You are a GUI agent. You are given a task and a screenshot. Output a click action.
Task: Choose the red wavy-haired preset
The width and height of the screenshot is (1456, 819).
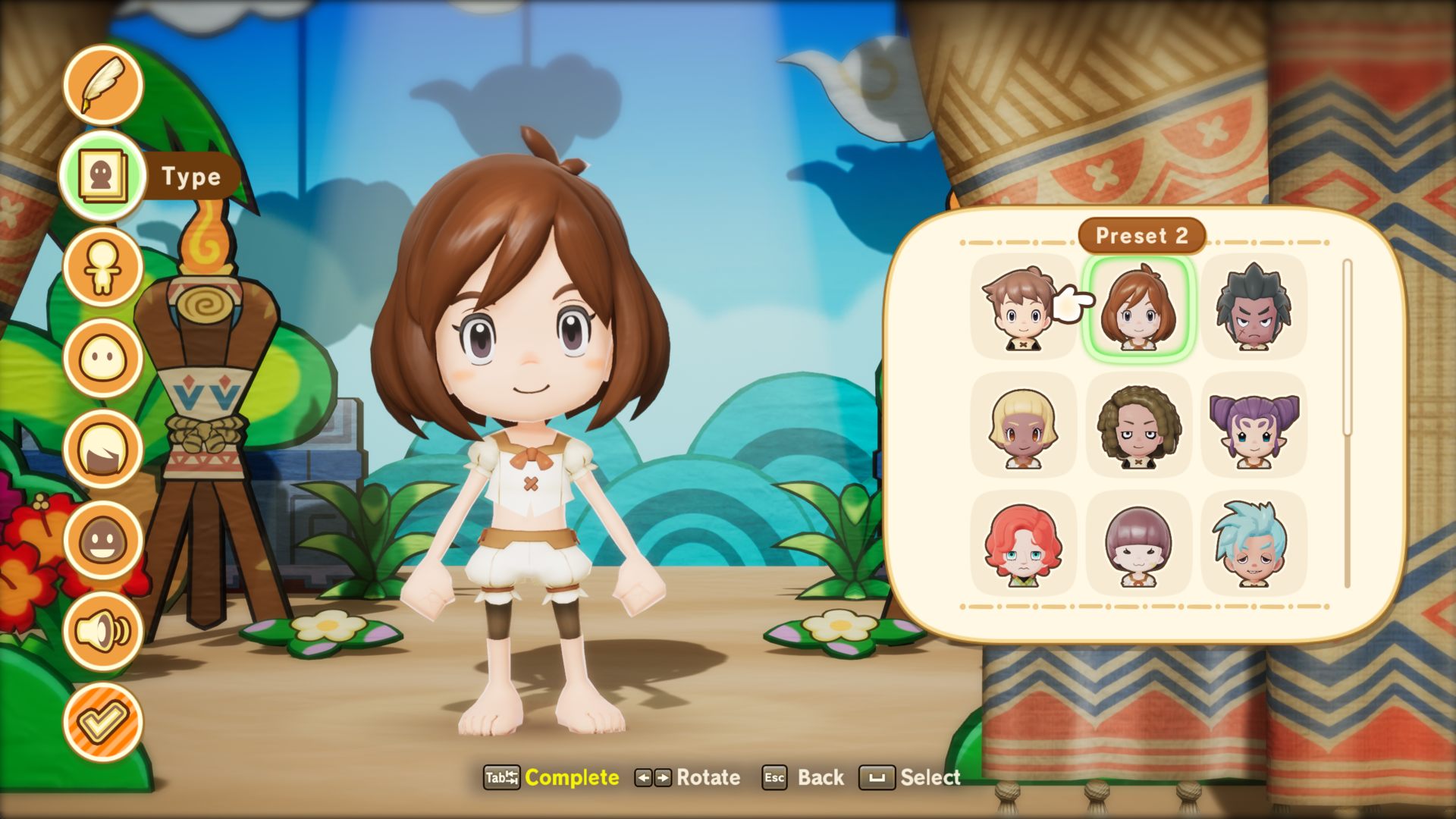[x=1022, y=544]
